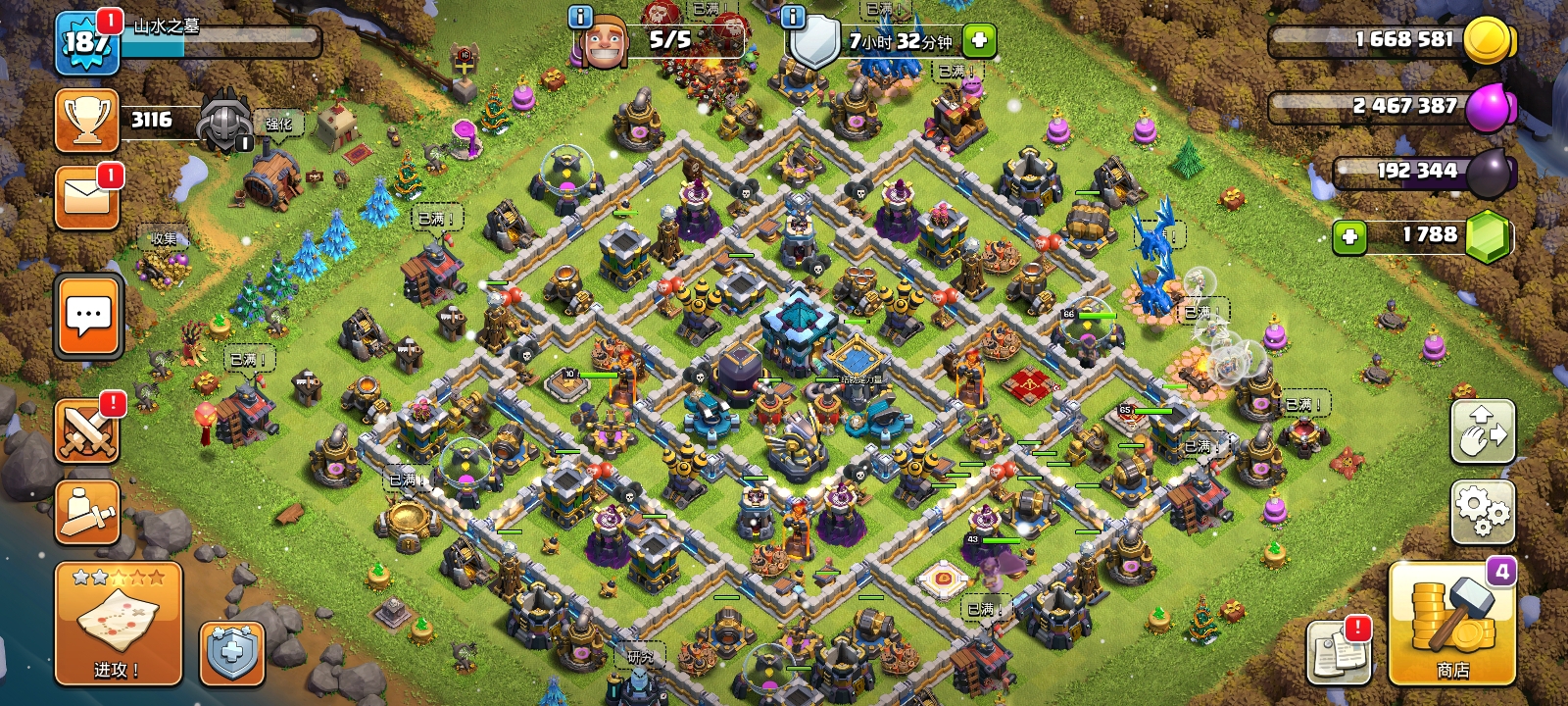Show shield info icon beside timer
Viewport: 1568px width, 706px height.
point(793,17)
